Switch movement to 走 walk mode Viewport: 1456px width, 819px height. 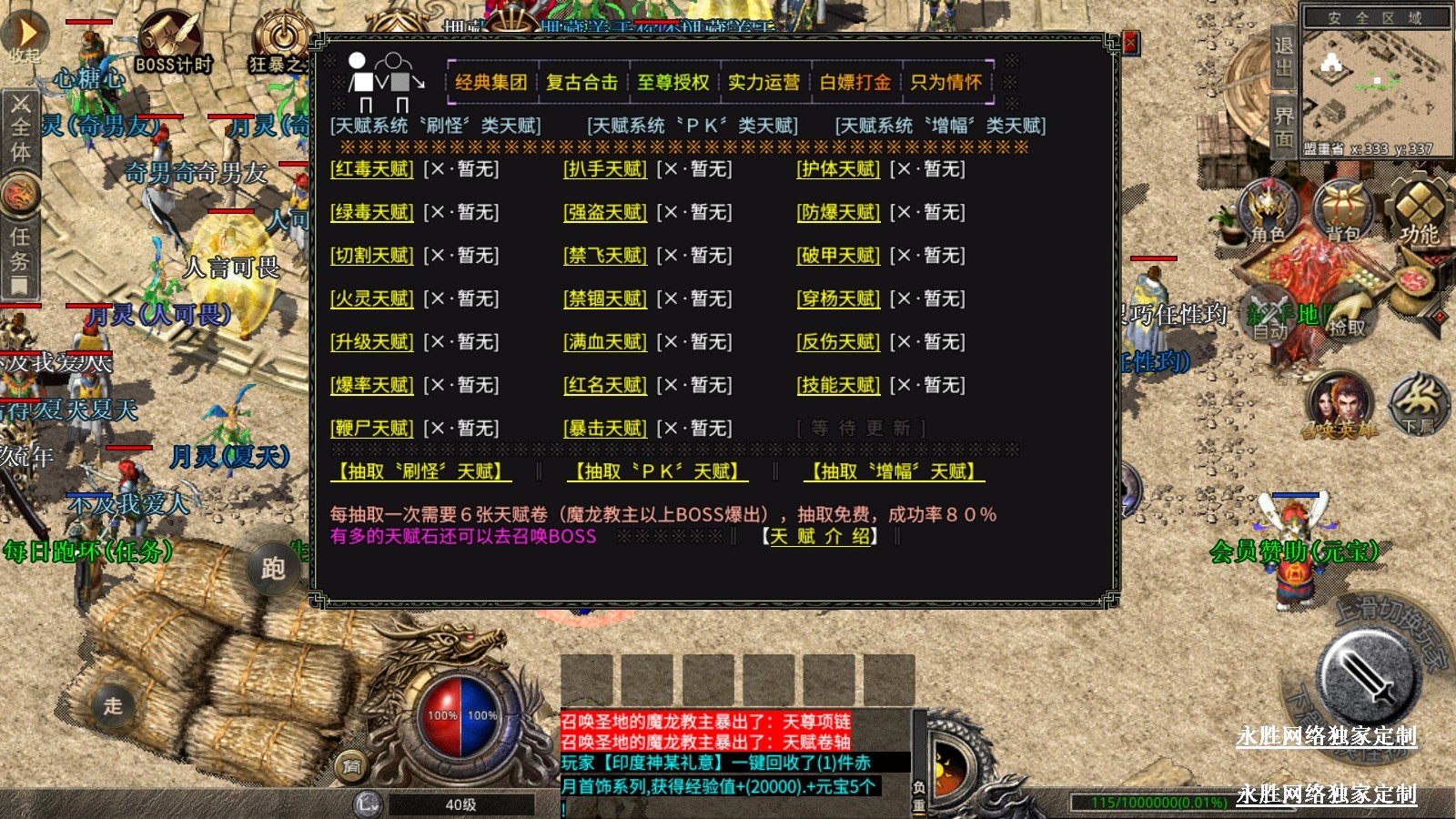tap(113, 705)
